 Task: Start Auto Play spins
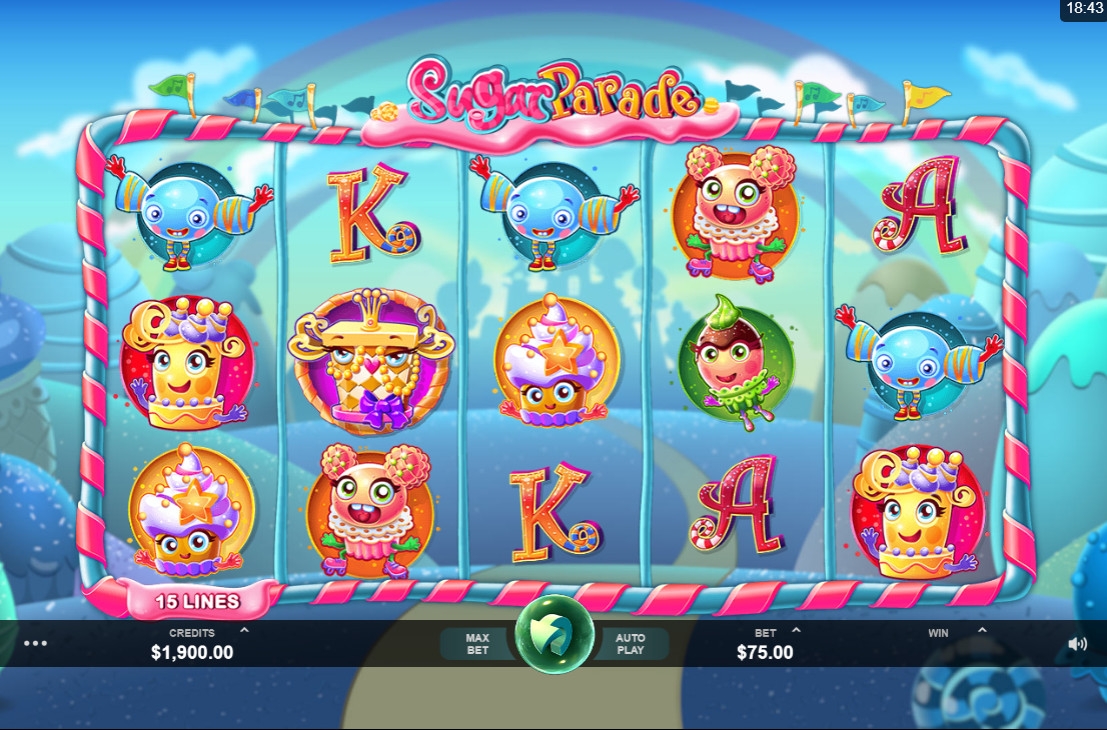(x=631, y=644)
